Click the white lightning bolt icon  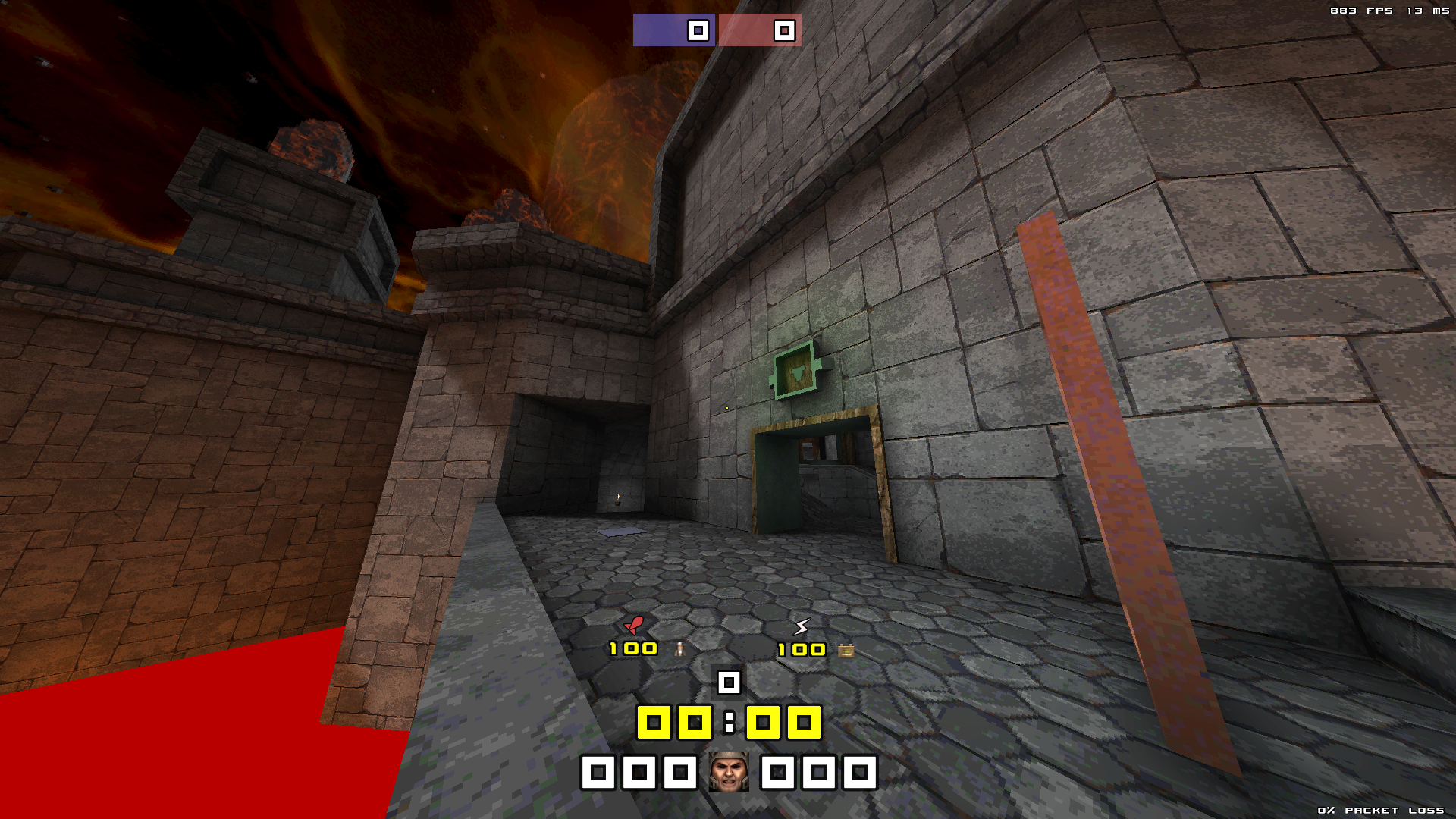(802, 626)
